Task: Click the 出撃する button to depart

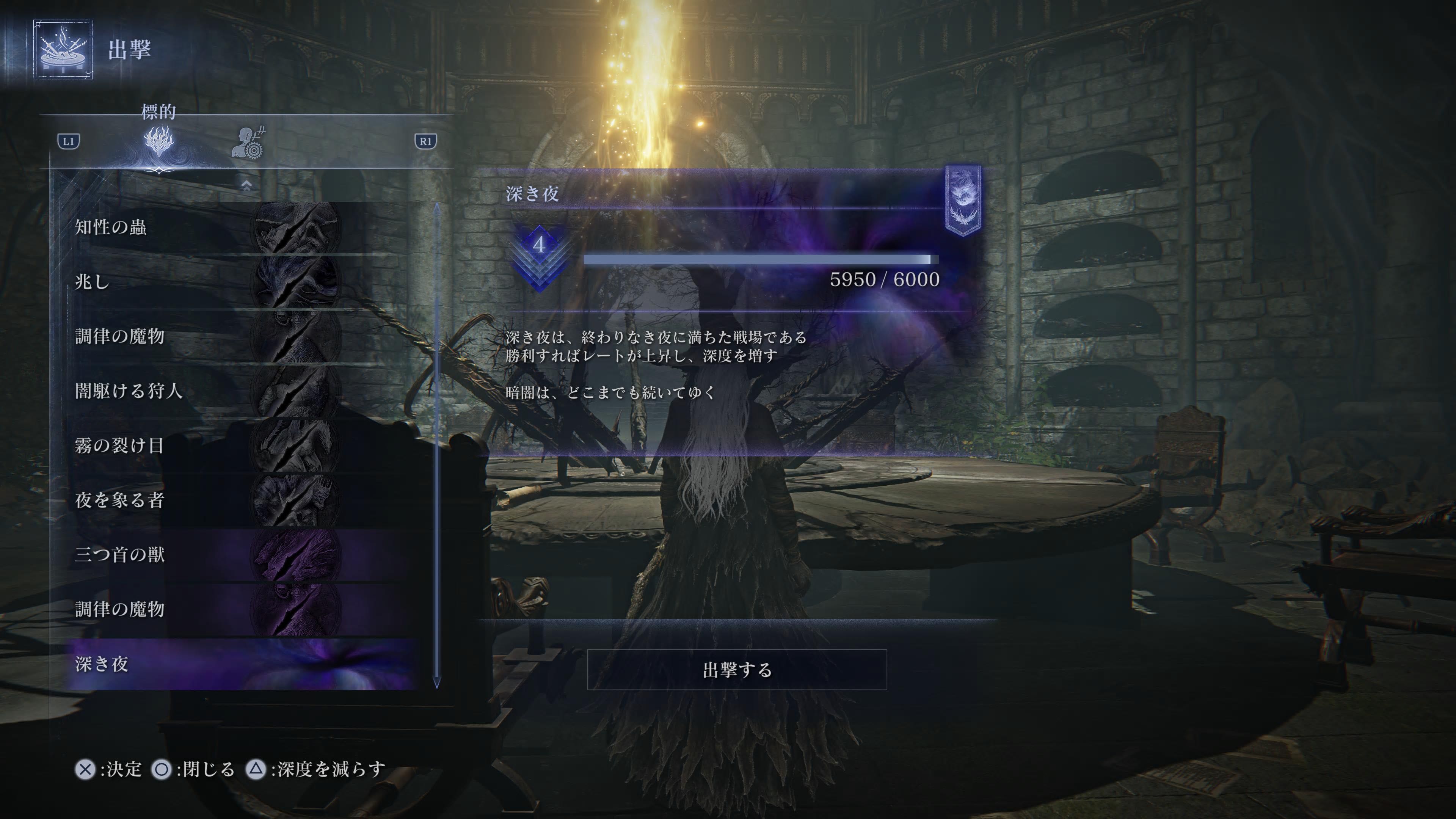Action: [x=736, y=670]
